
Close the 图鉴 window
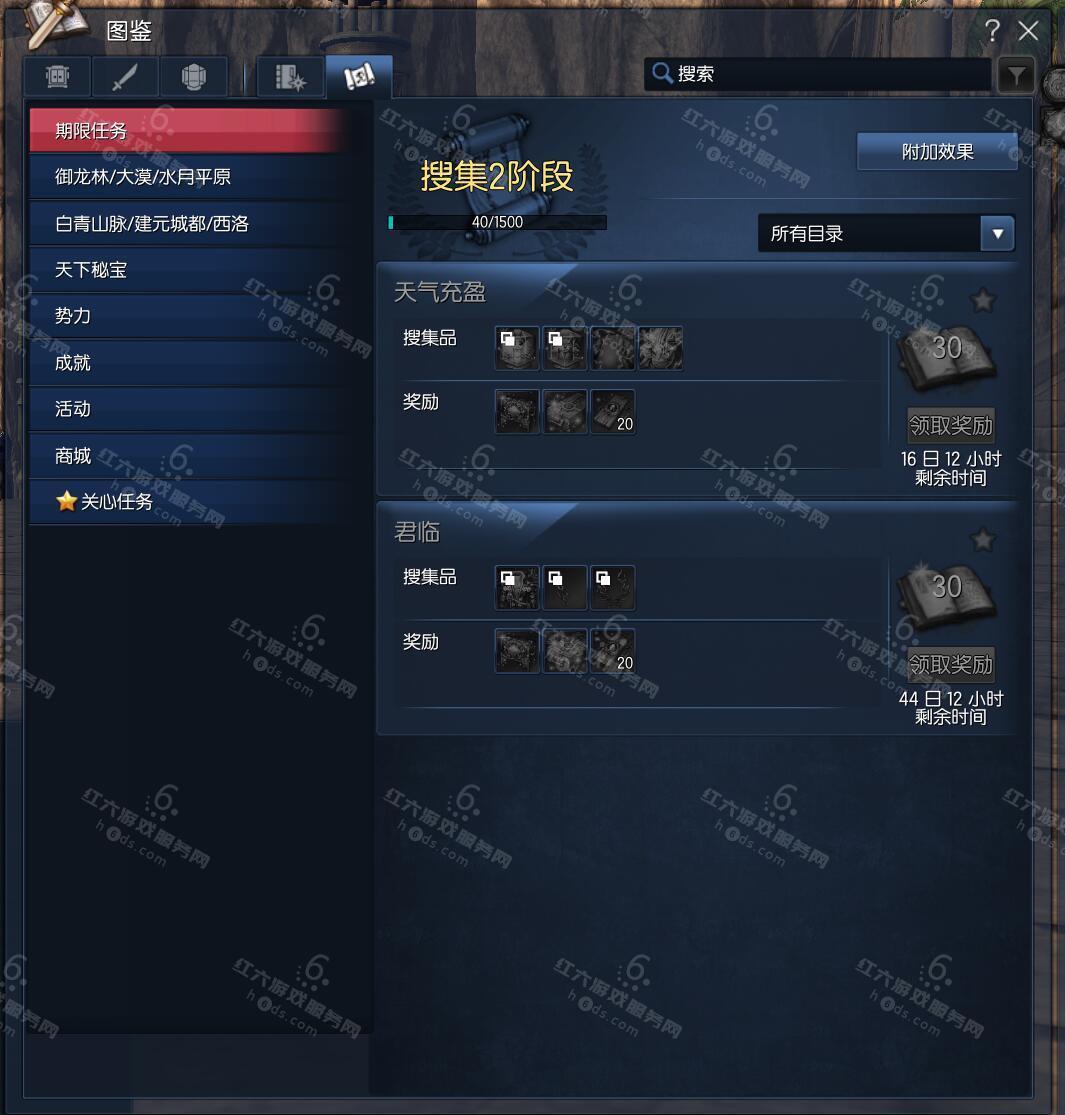pyautogui.click(x=1029, y=31)
